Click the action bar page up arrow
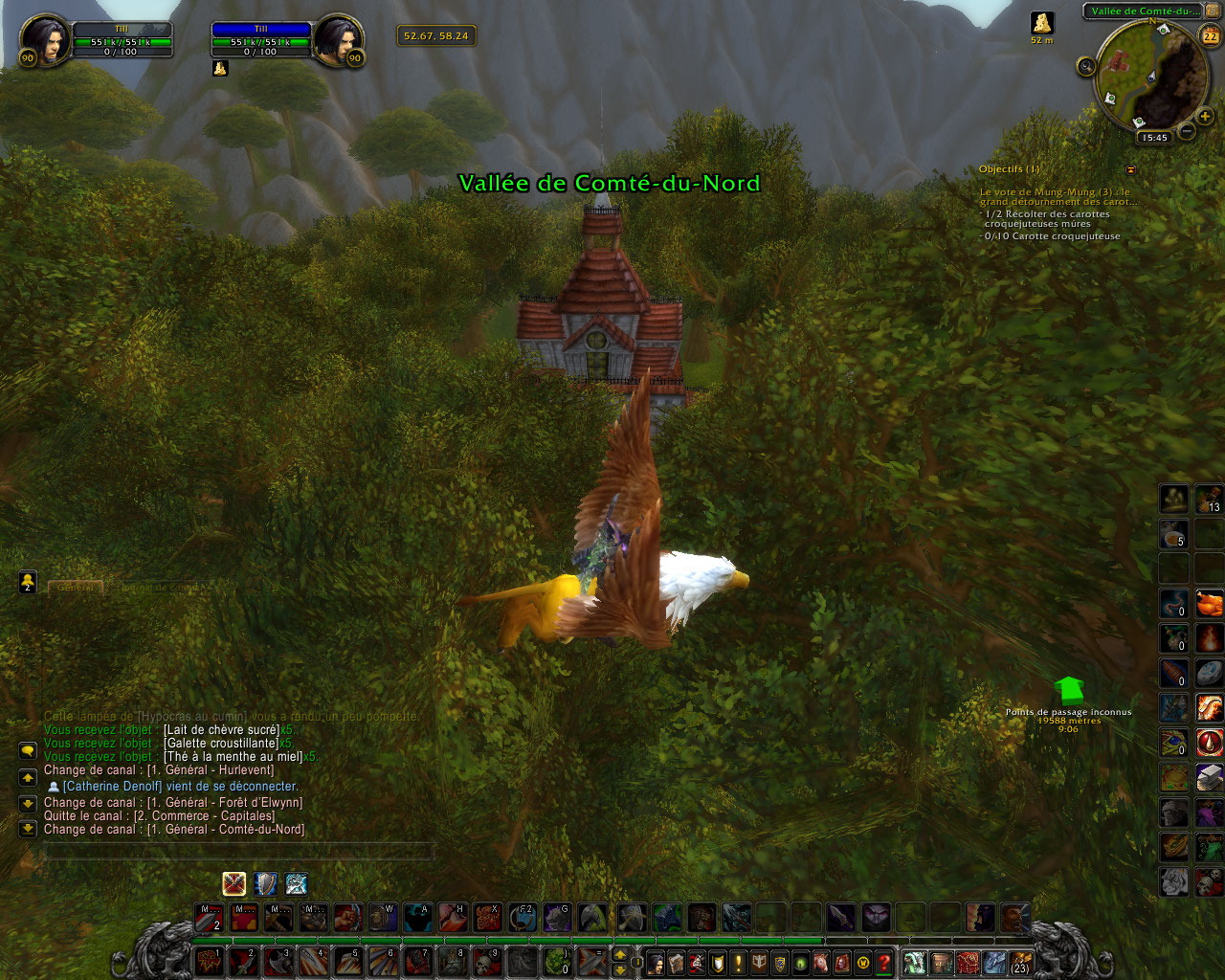This screenshot has width=1225, height=980. 620,954
